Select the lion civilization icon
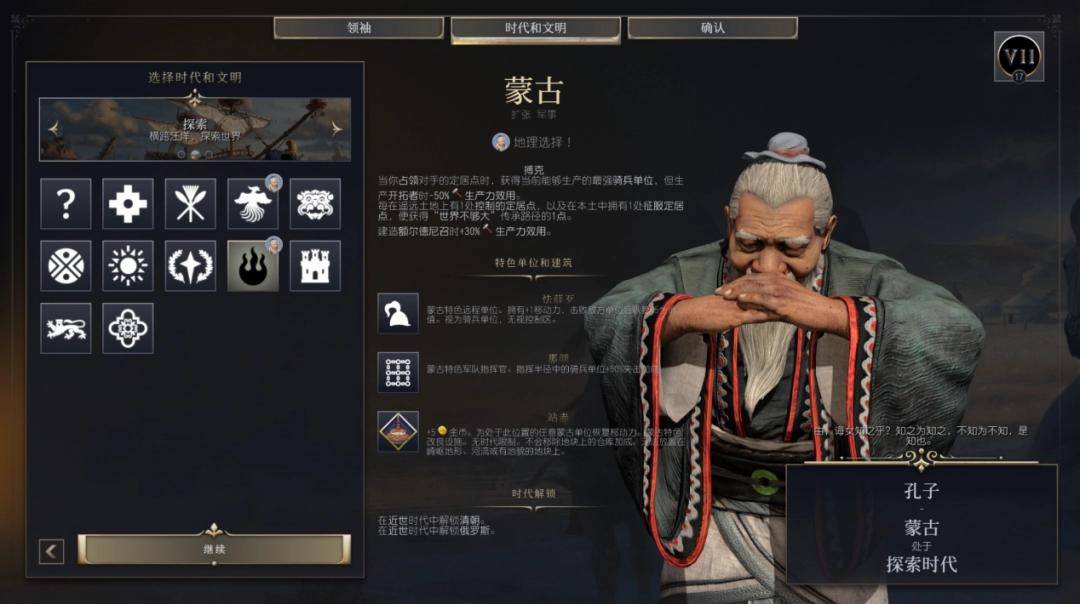The width and height of the screenshot is (1080, 604). click(x=66, y=328)
